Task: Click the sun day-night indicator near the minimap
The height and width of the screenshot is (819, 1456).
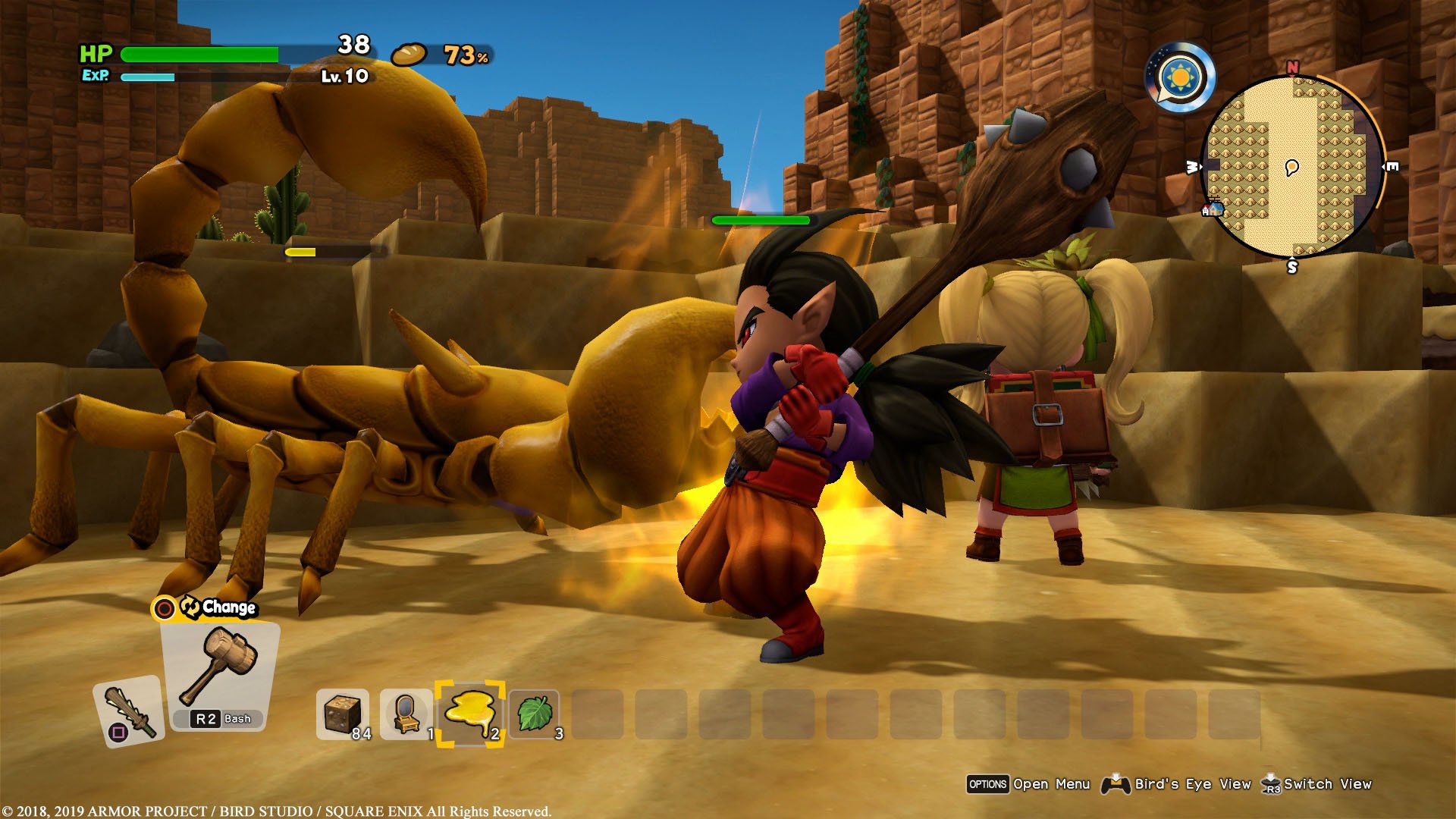Action: tap(1181, 77)
